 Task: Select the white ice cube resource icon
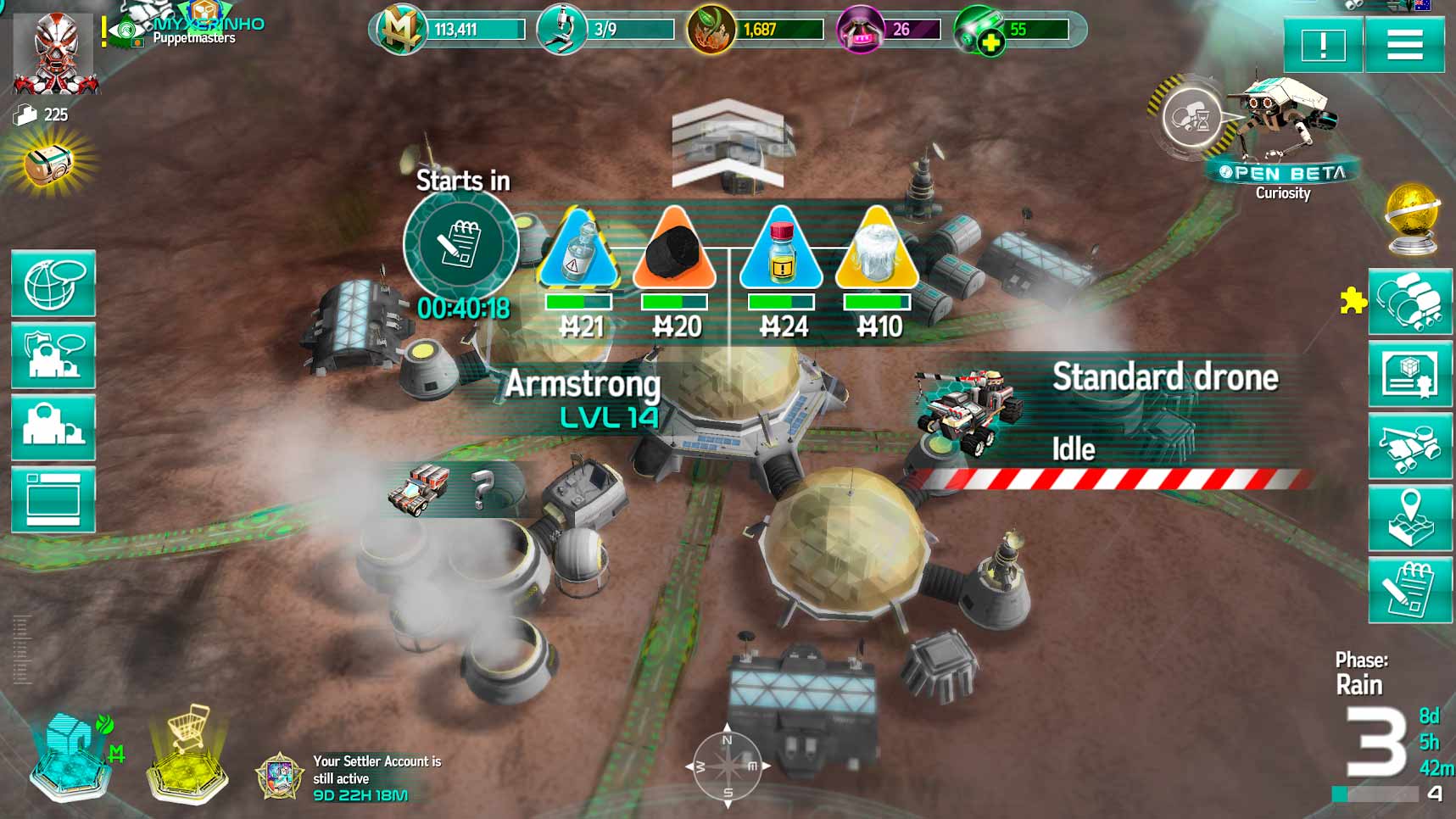[x=876, y=251]
